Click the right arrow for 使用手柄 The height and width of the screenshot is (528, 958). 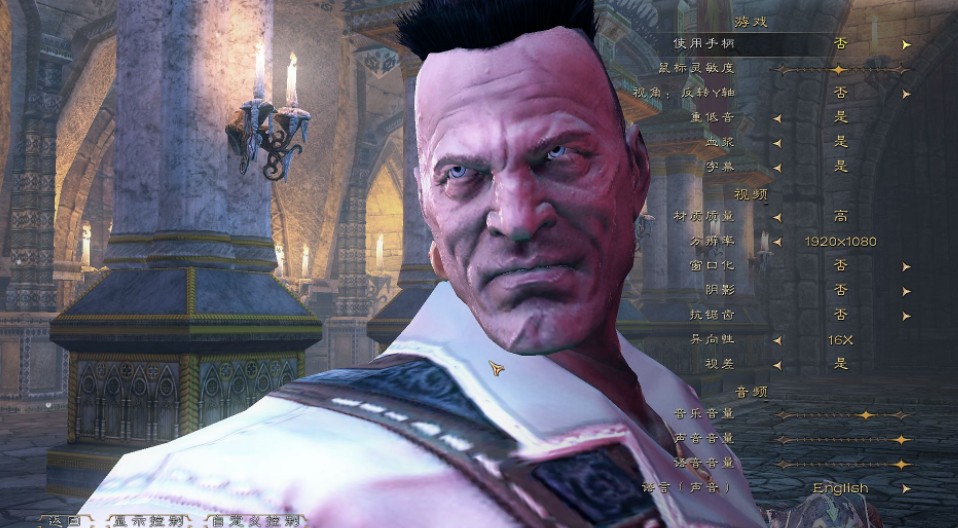[x=906, y=44]
